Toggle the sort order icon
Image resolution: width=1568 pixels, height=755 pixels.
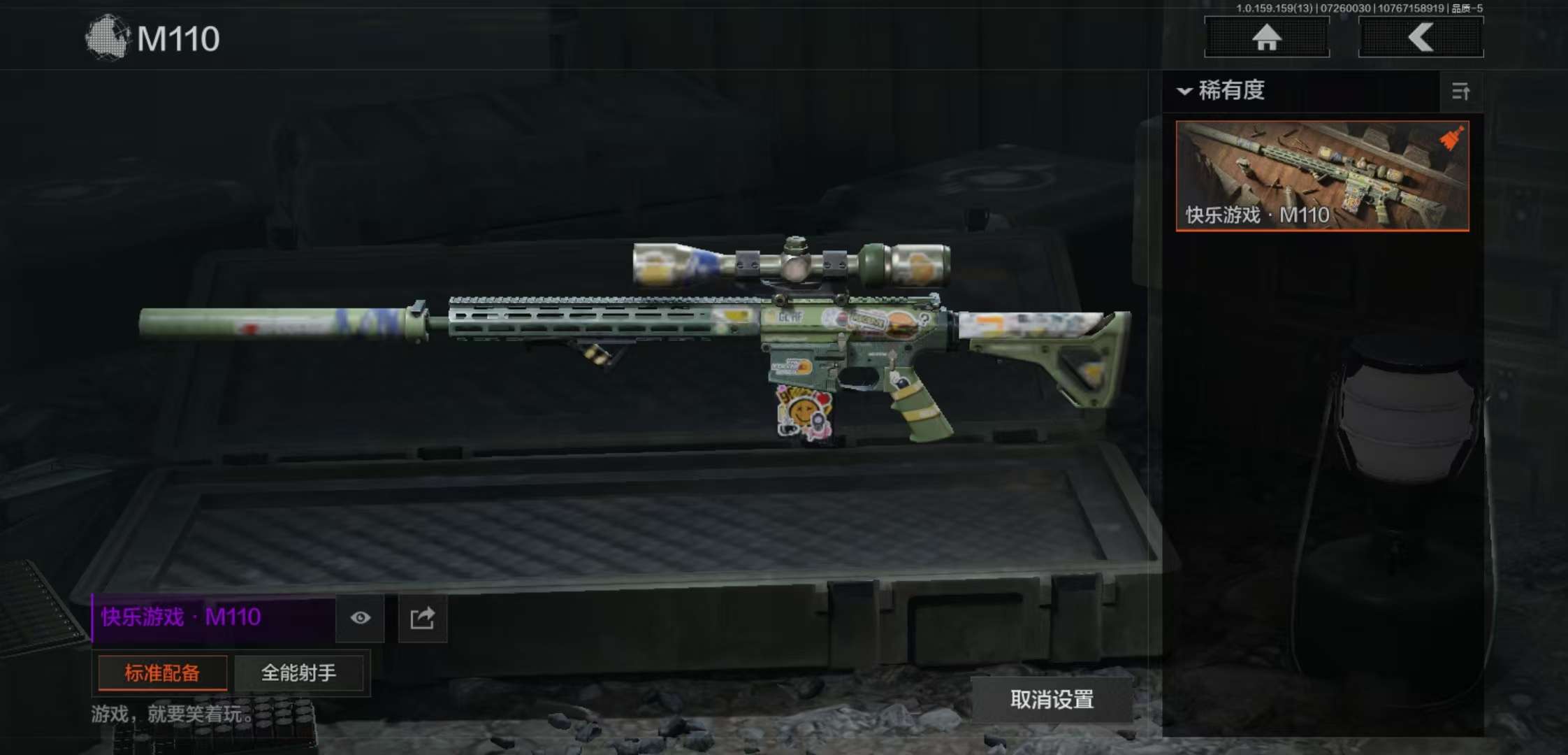tap(1460, 92)
